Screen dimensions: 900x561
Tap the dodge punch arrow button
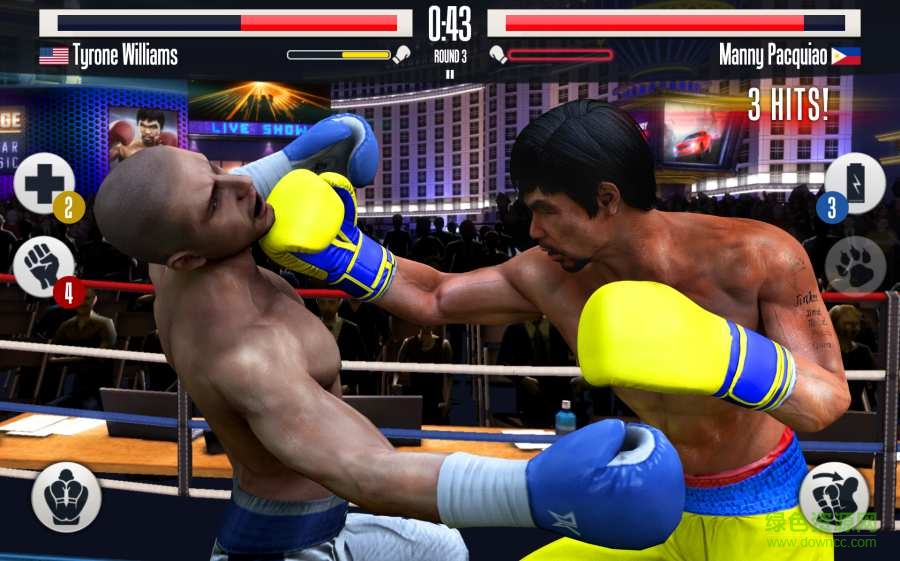coord(833,497)
